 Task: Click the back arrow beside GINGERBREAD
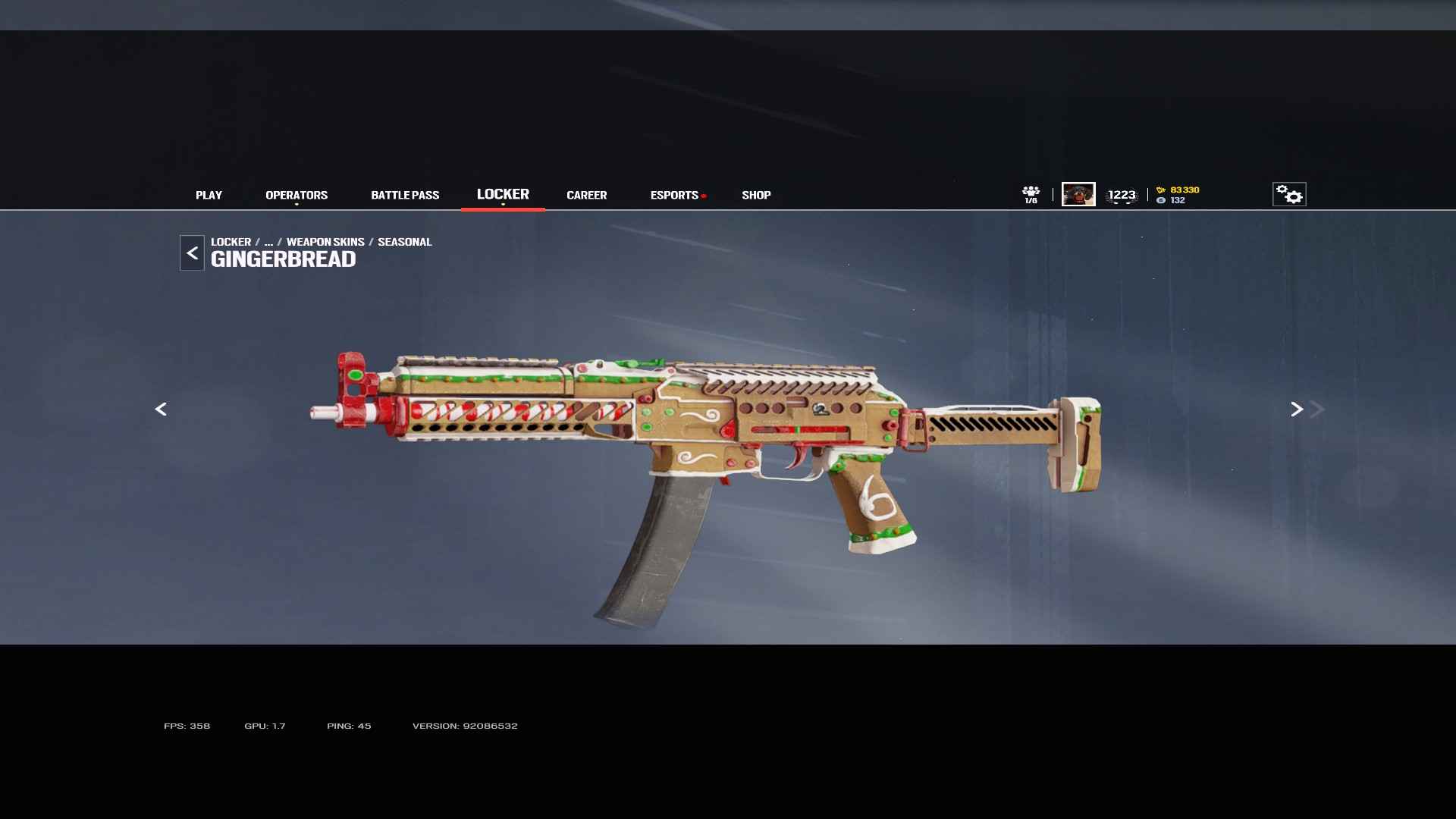tap(192, 253)
